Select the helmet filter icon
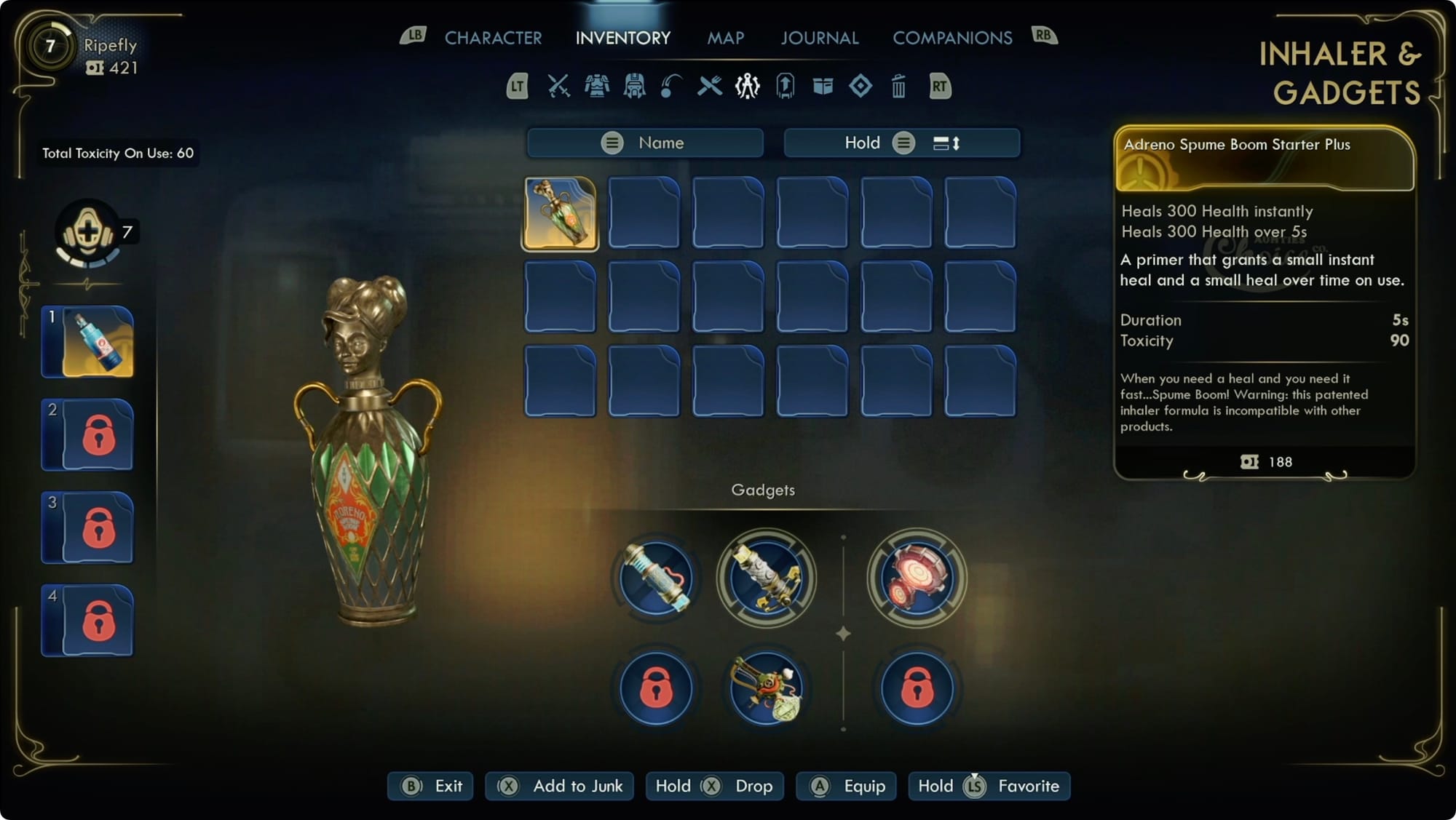 635,87
